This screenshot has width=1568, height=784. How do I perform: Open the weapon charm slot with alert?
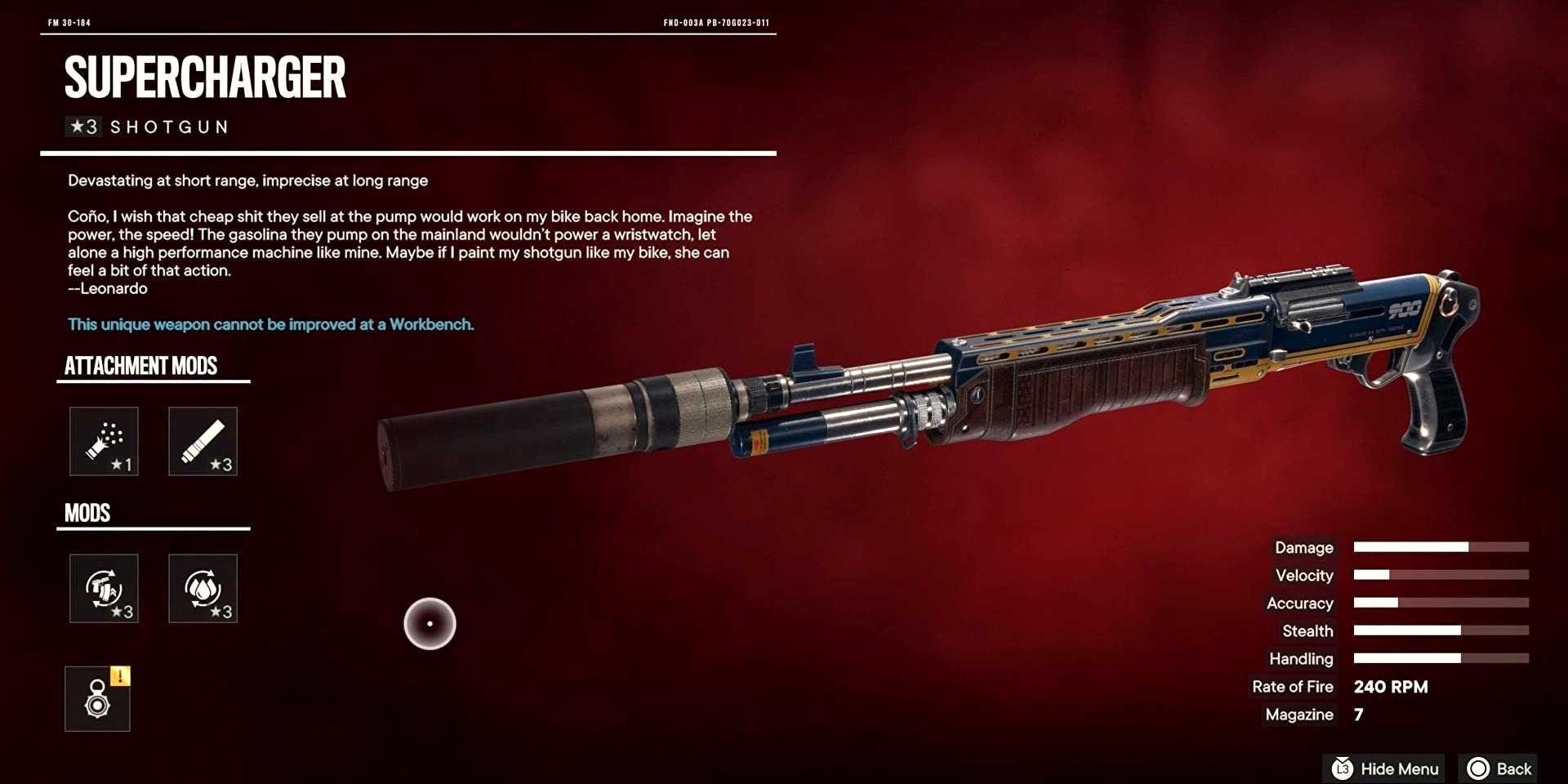[97, 699]
